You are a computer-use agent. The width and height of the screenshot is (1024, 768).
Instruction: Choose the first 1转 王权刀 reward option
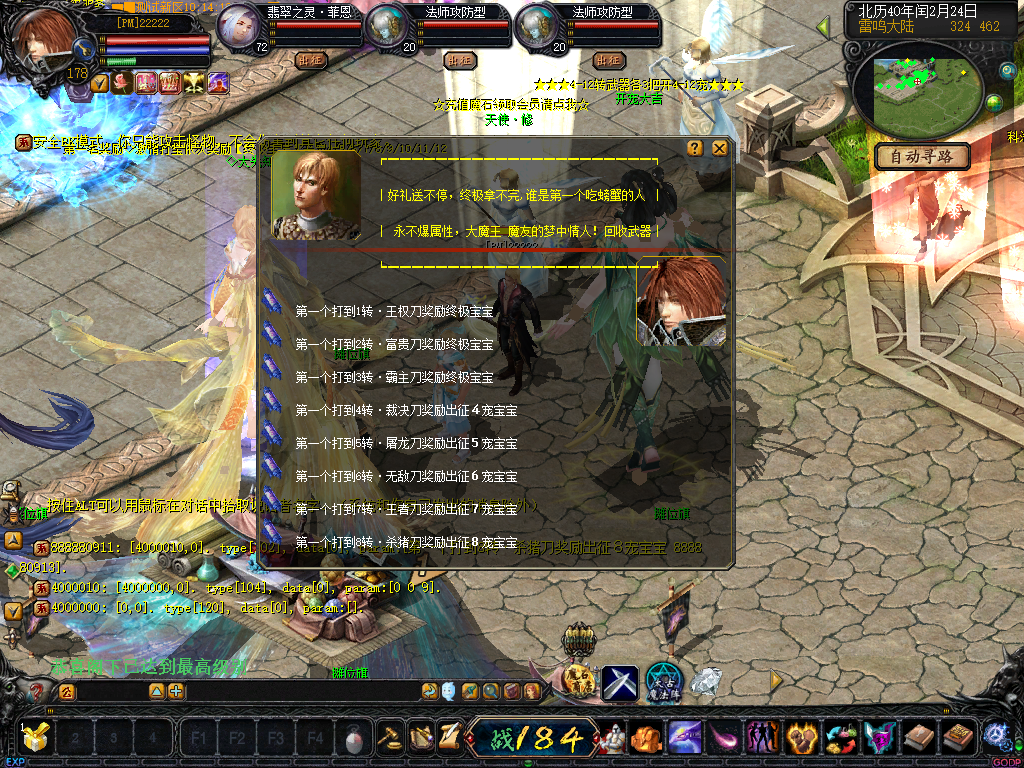coord(394,312)
